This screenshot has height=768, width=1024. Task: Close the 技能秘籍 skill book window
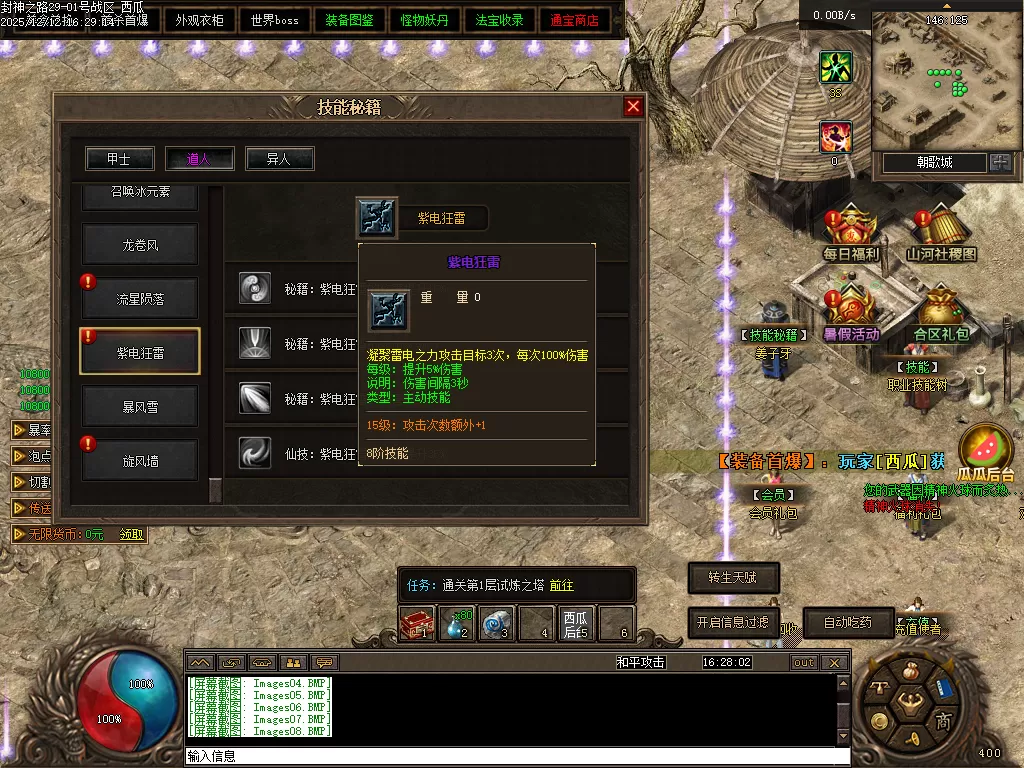633,107
